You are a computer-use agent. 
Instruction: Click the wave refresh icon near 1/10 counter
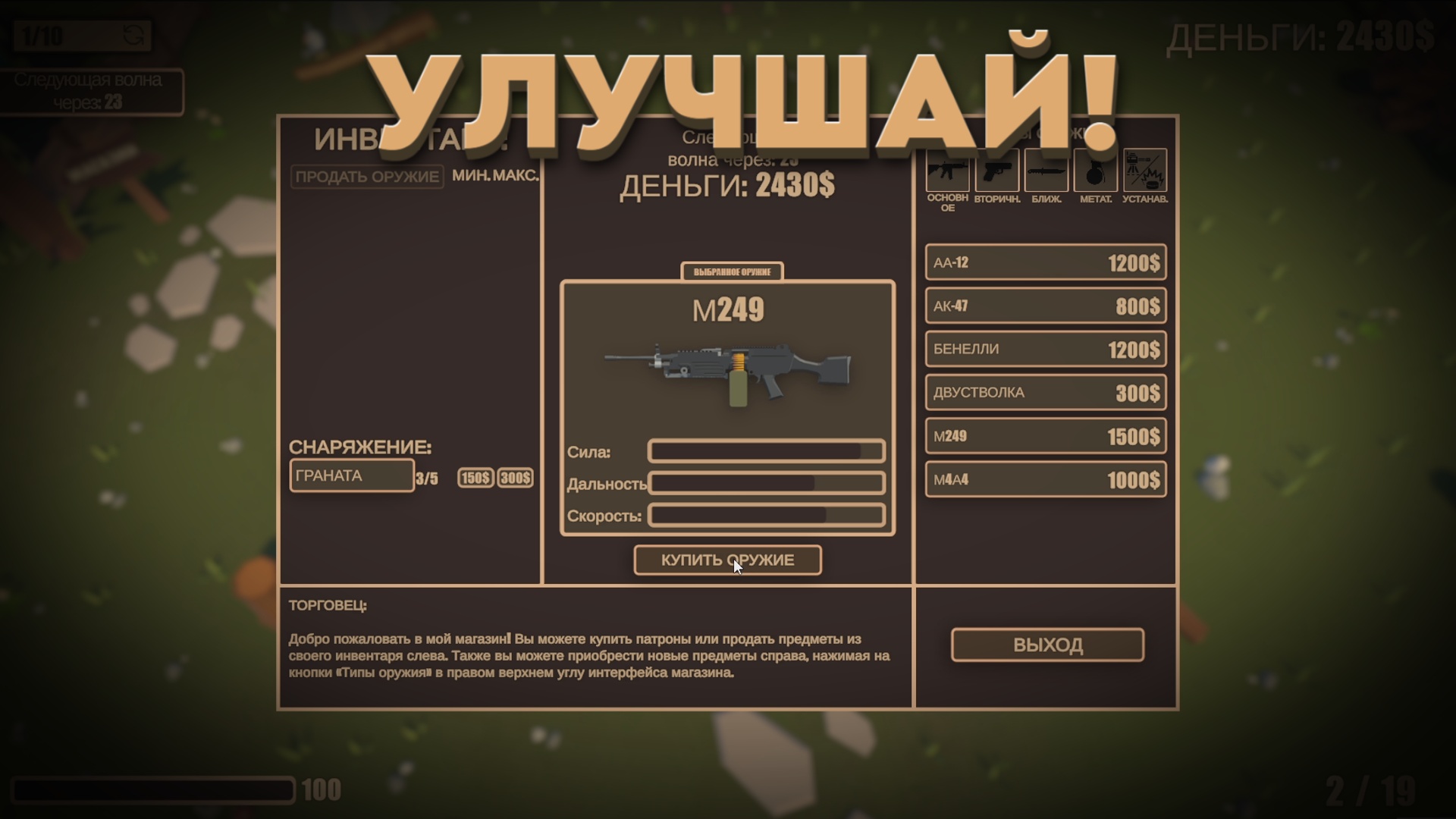[133, 33]
